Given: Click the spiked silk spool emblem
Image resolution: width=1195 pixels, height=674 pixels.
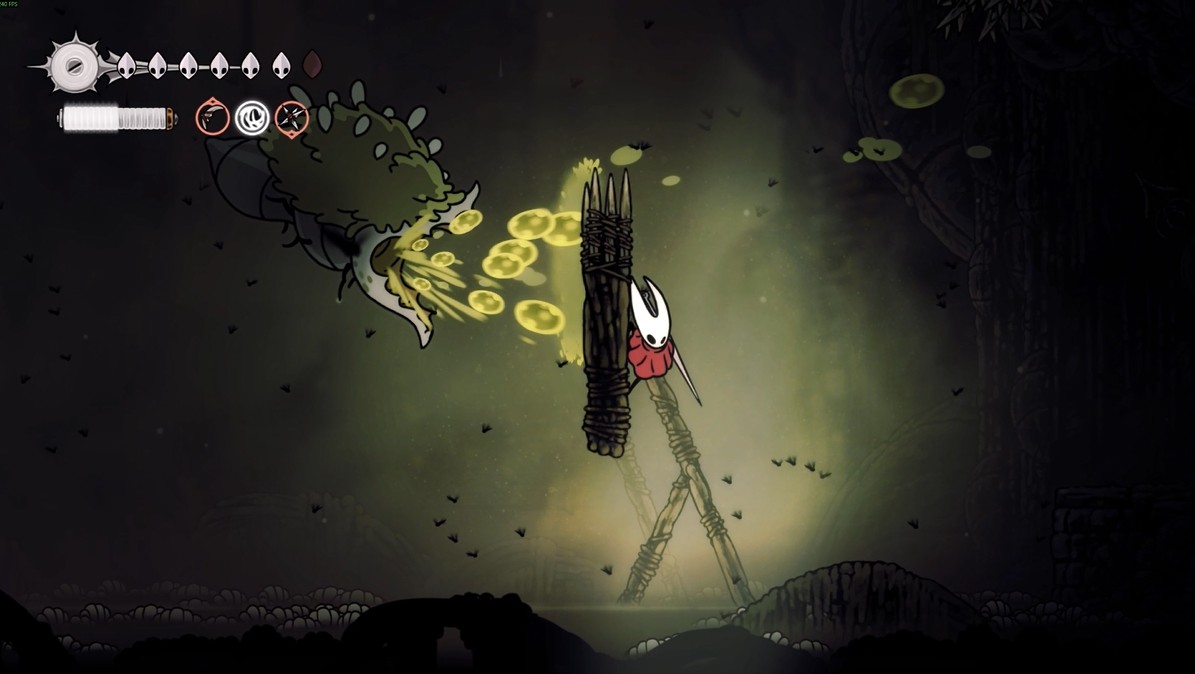Looking at the screenshot, I should (73, 66).
